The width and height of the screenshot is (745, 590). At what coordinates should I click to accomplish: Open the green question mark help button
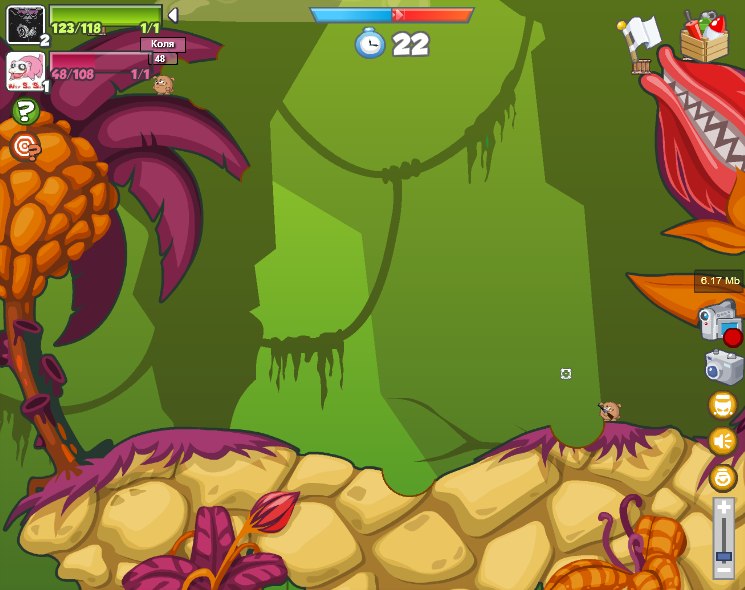point(25,112)
